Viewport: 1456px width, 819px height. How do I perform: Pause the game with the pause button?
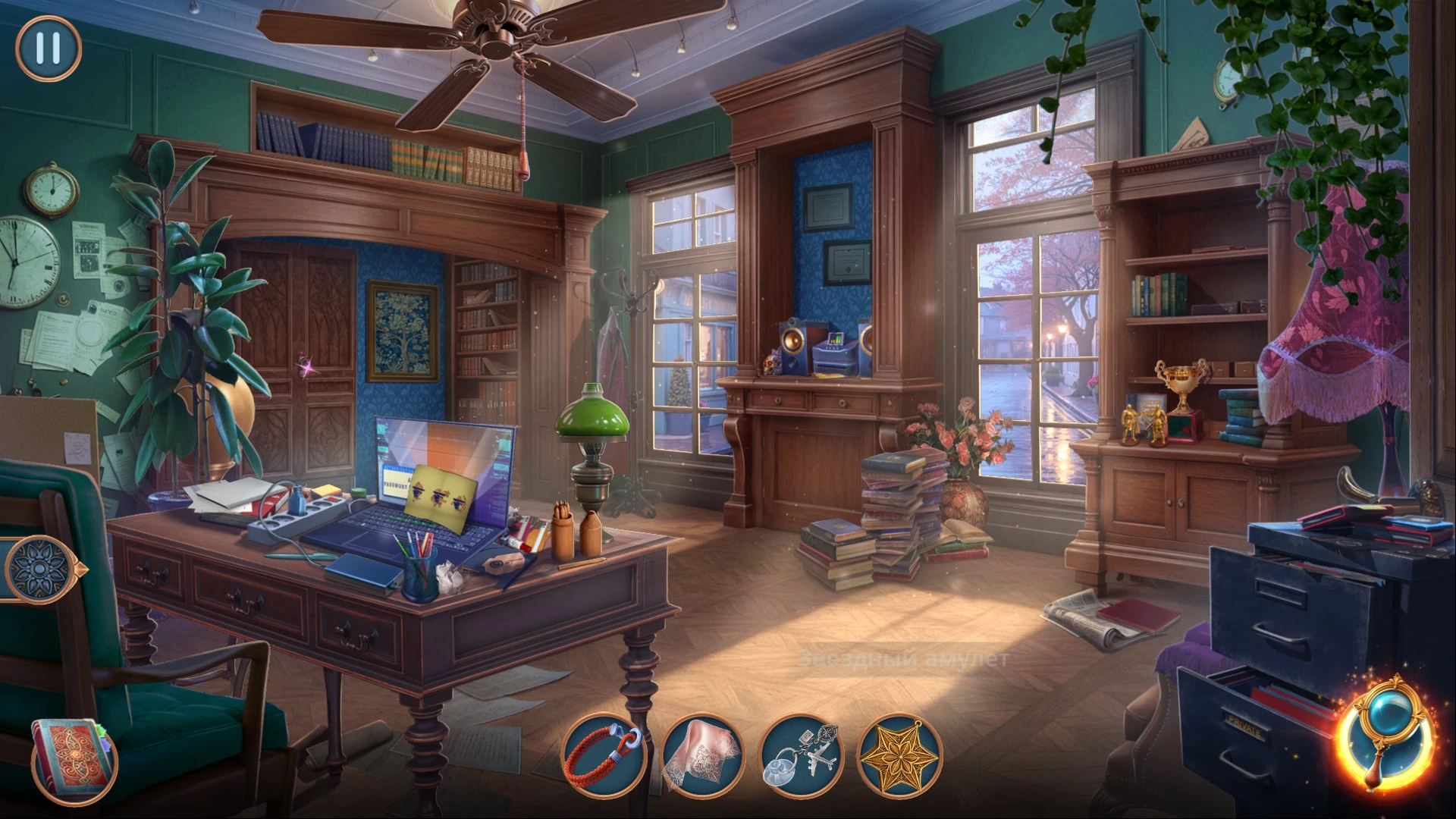(48, 48)
